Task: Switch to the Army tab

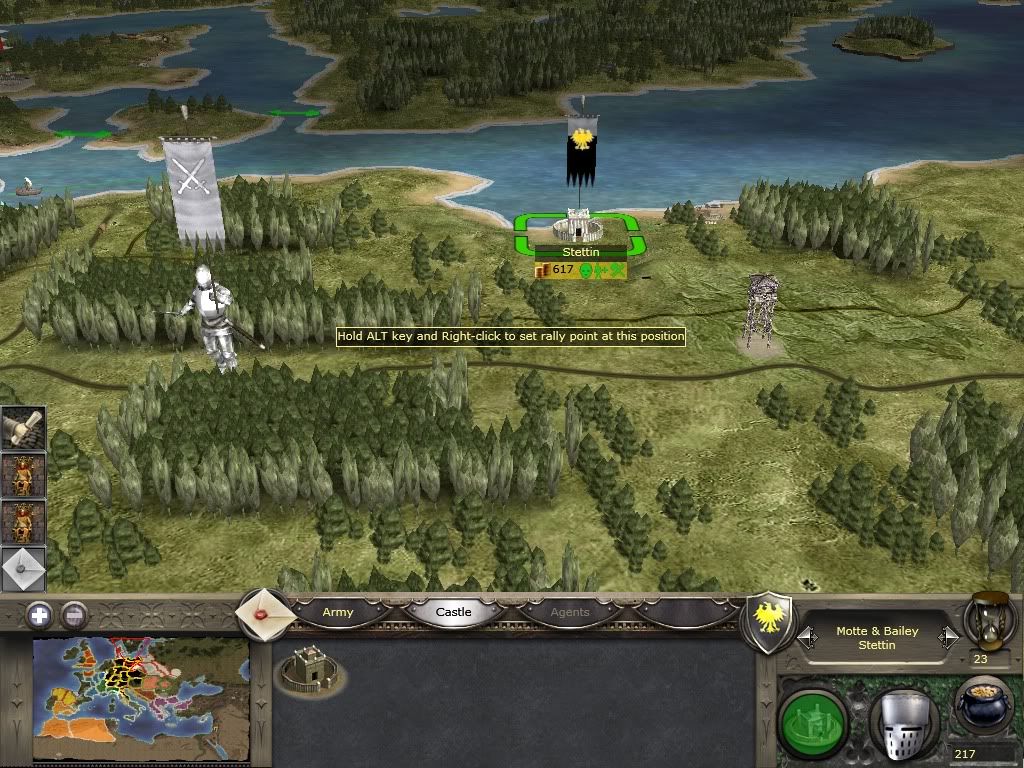Action: (338, 612)
